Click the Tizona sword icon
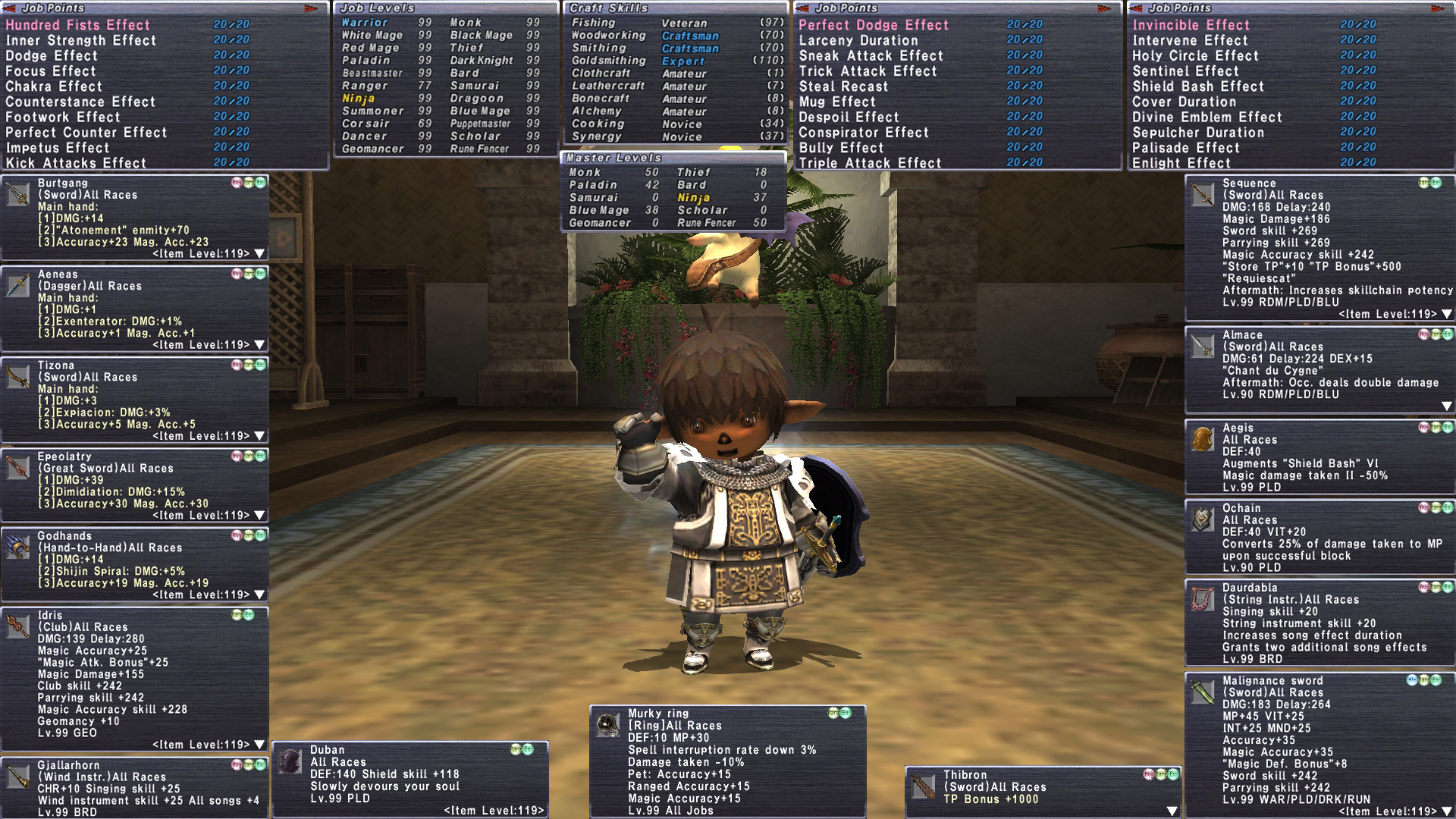1456x819 pixels. (x=18, y=377)
